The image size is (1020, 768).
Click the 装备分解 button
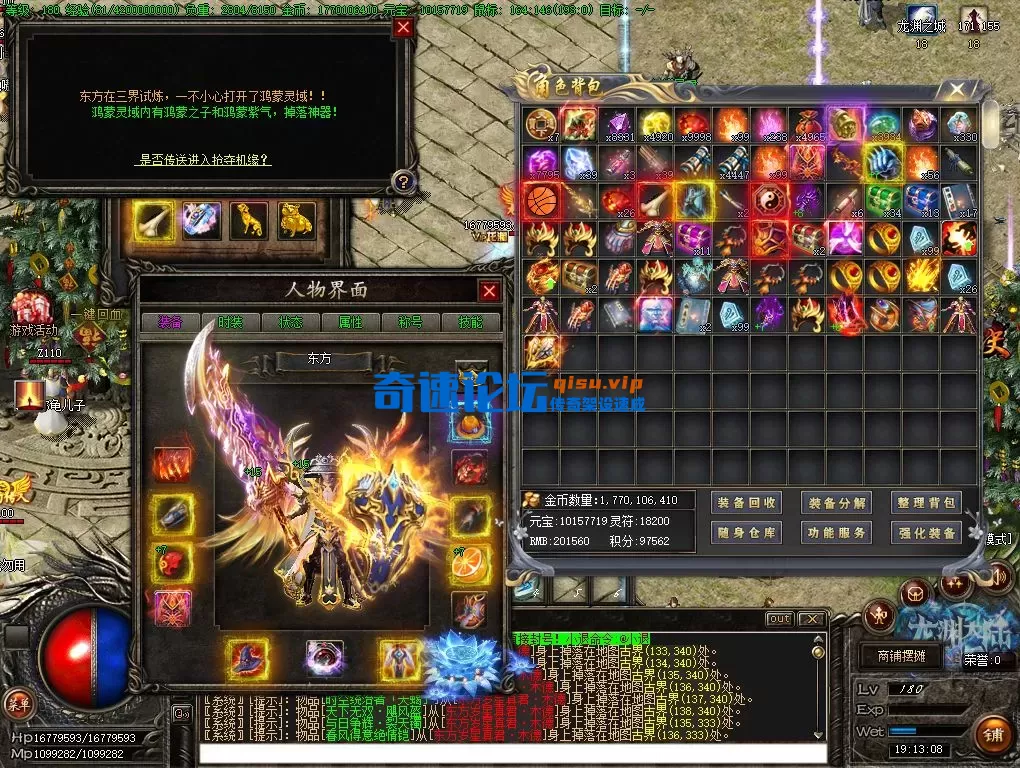click(x=837, y=503)
